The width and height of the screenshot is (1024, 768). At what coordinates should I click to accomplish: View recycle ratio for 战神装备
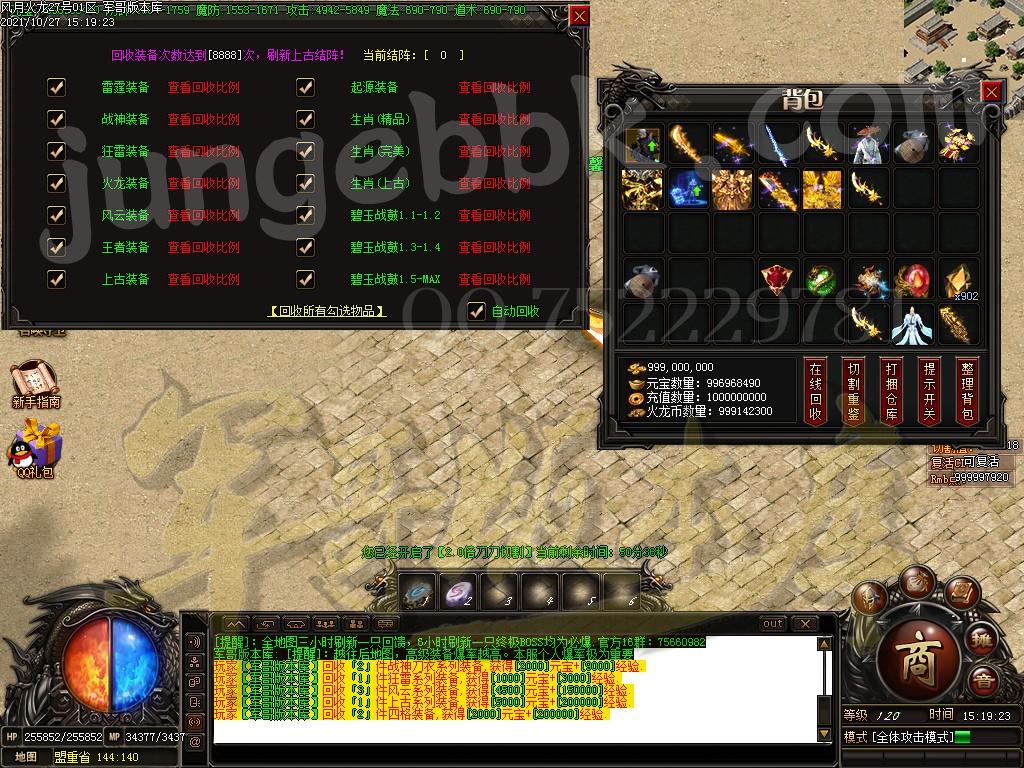[x=203, y=119]
